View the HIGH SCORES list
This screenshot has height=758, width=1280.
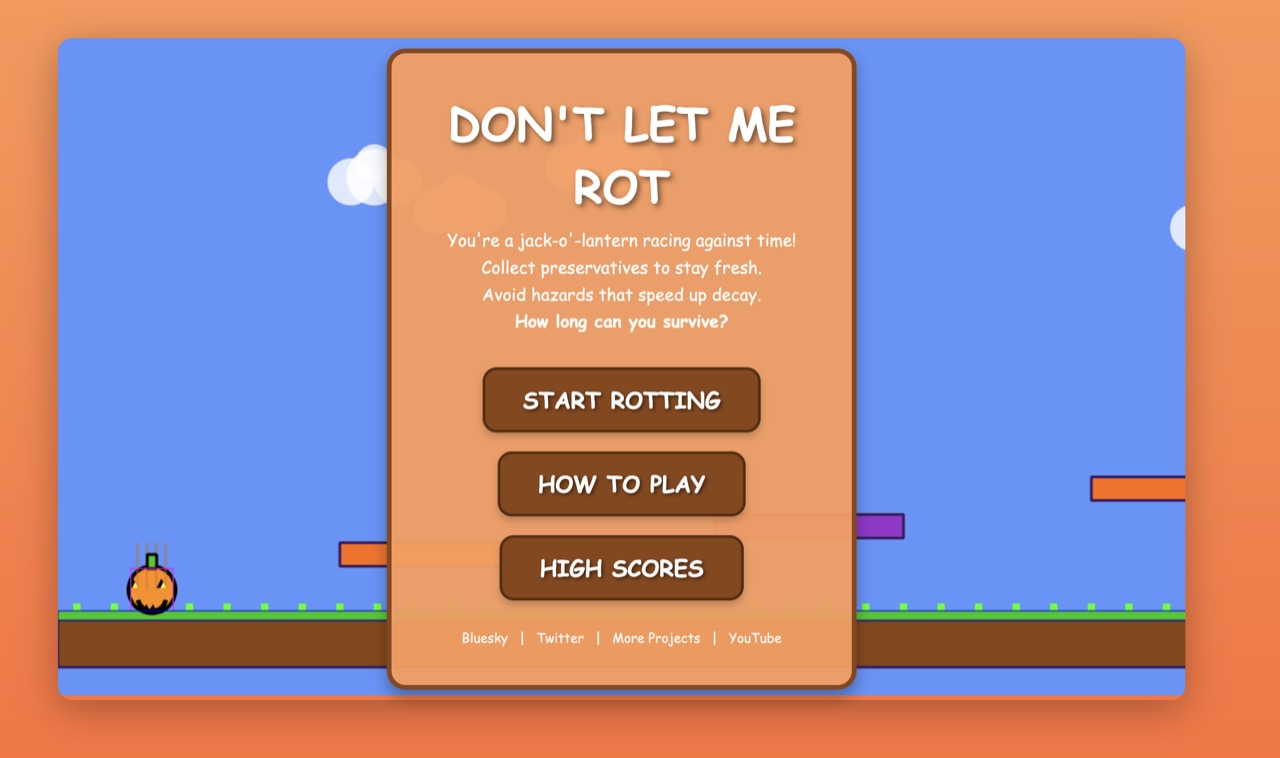(x=620, y=567)
